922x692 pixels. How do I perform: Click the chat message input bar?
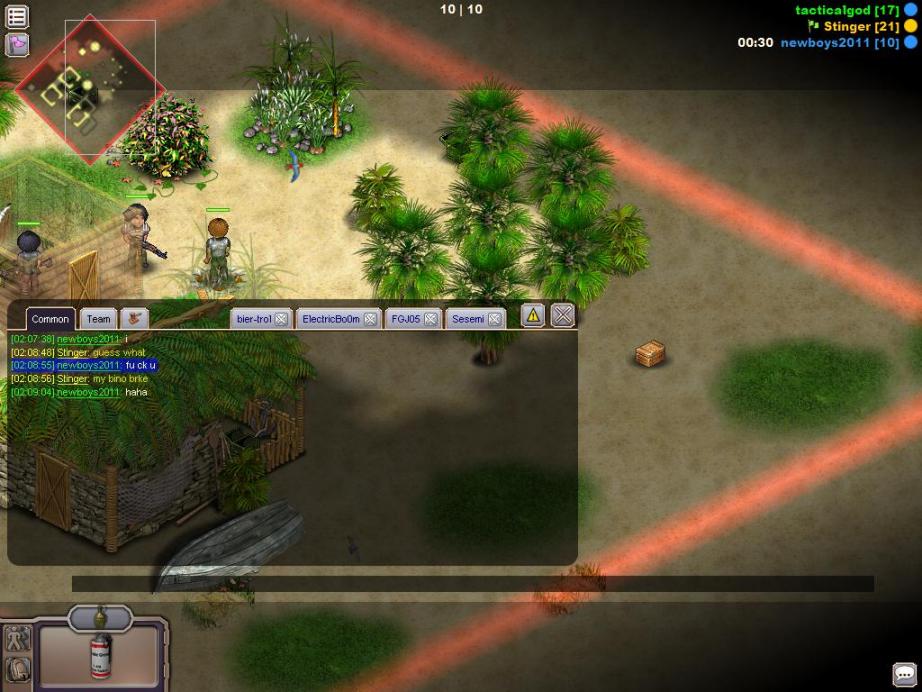click(x=472, y=584)
